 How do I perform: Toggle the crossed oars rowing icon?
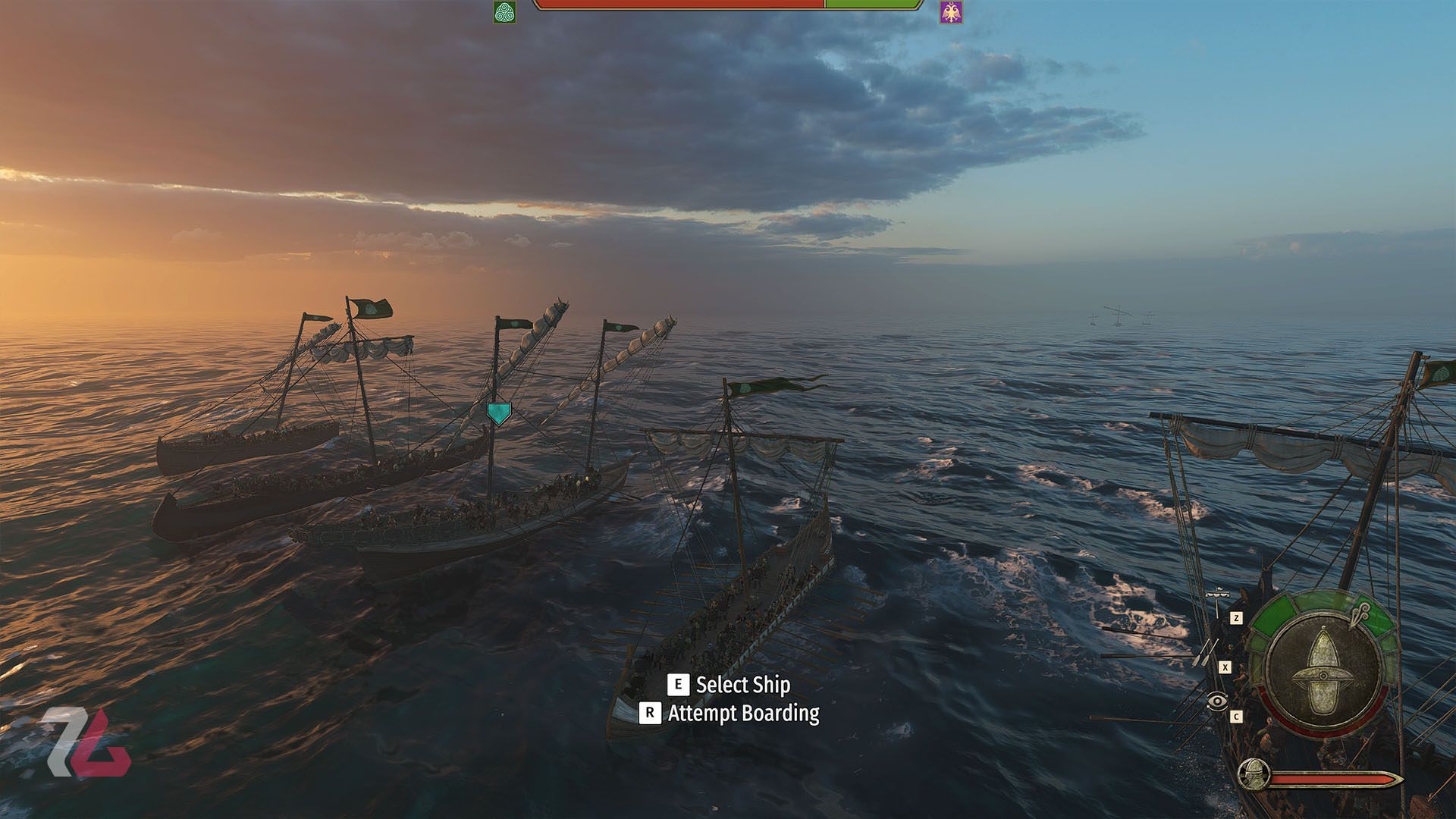pos(1205,651)
